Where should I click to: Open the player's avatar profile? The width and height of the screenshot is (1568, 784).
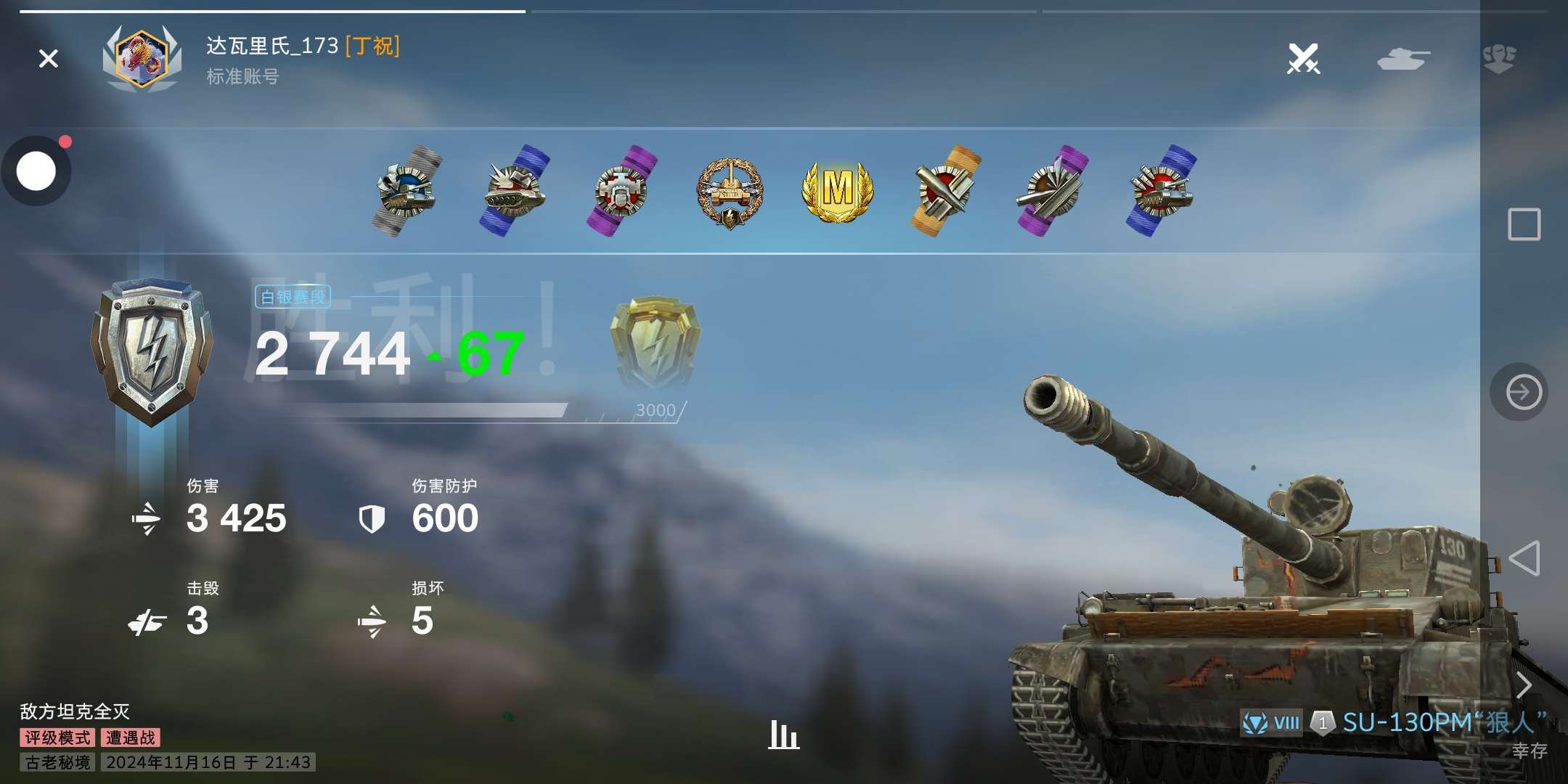(142, 58)
